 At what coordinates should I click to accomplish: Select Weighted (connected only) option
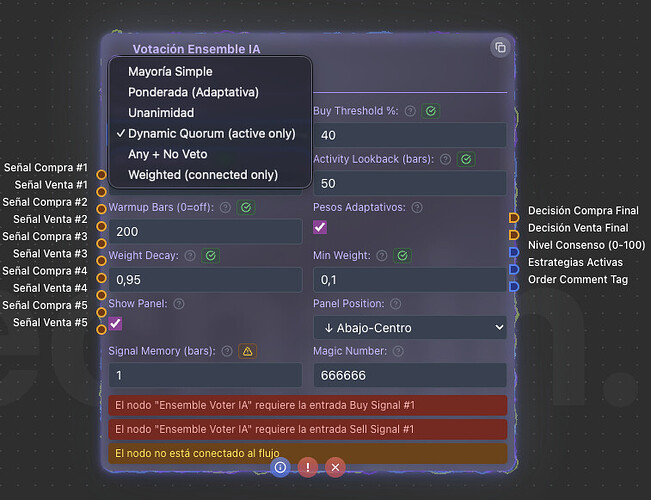[203, 176]
